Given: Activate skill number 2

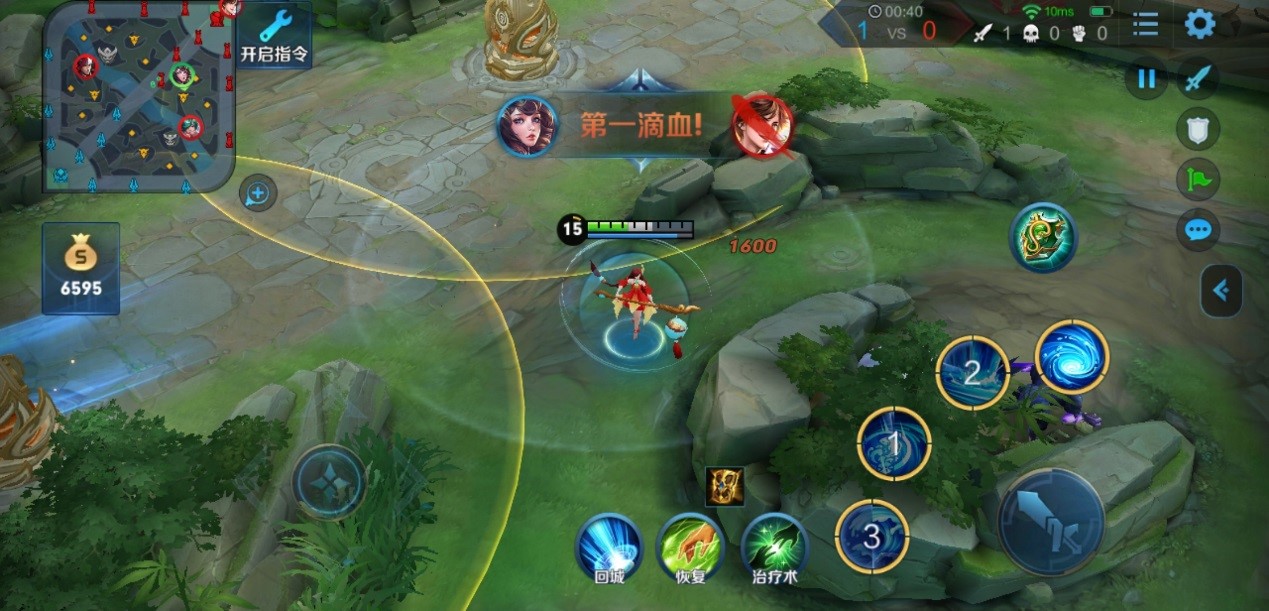Looking at the screenshot, I should coord(972,373).
